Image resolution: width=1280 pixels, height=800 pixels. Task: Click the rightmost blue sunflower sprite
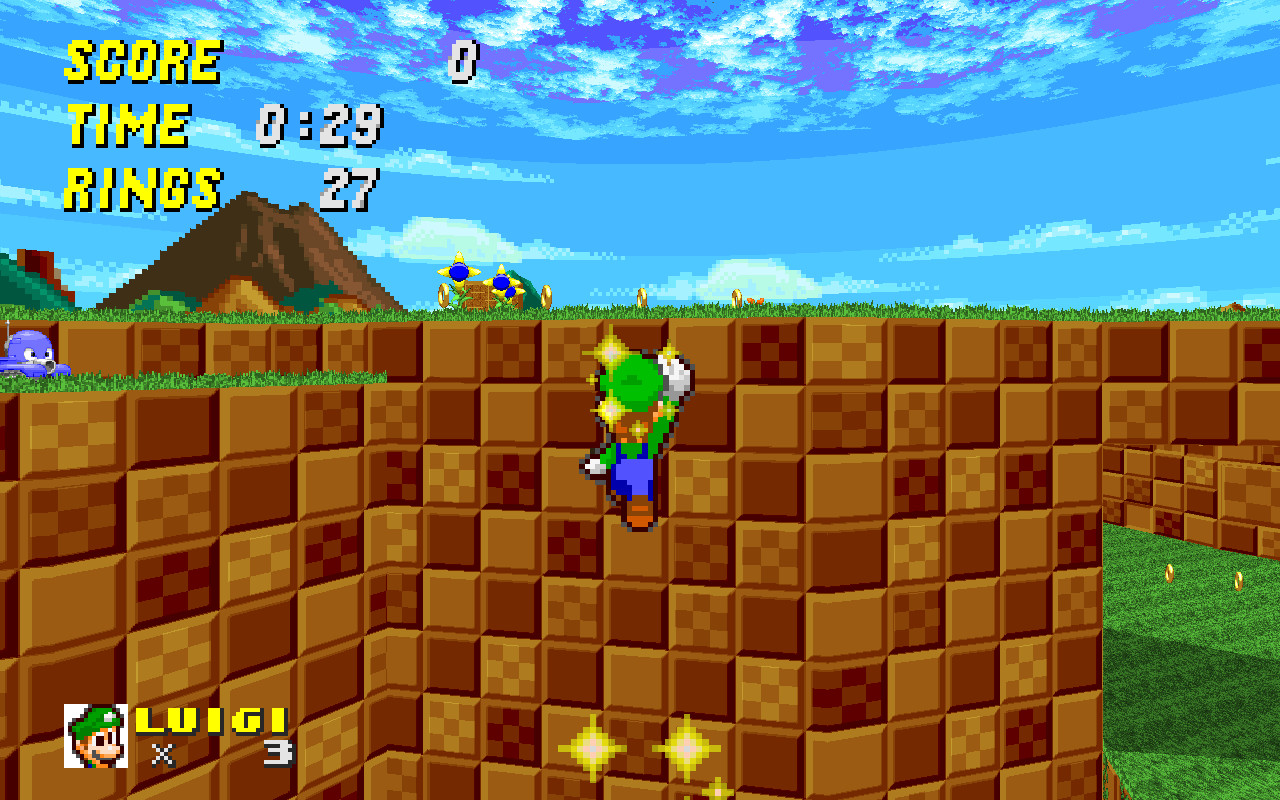(500, 283)
